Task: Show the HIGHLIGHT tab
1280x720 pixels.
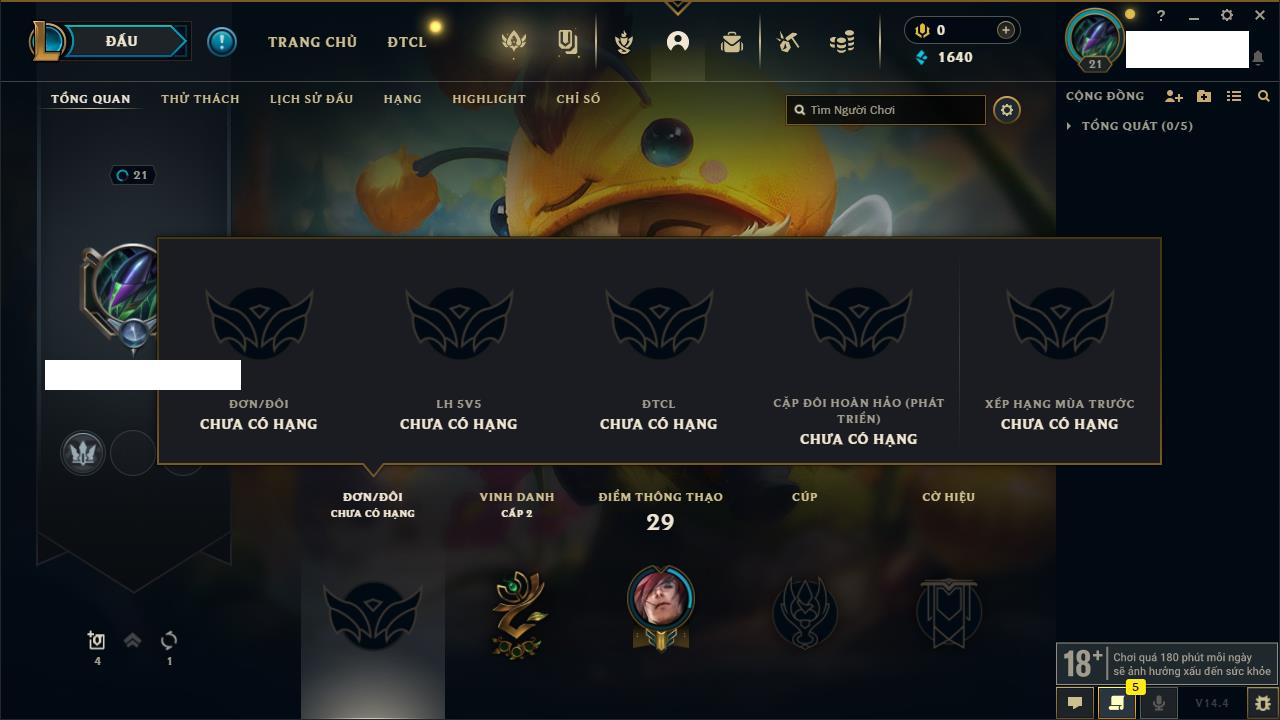Action: pos(488,99)
